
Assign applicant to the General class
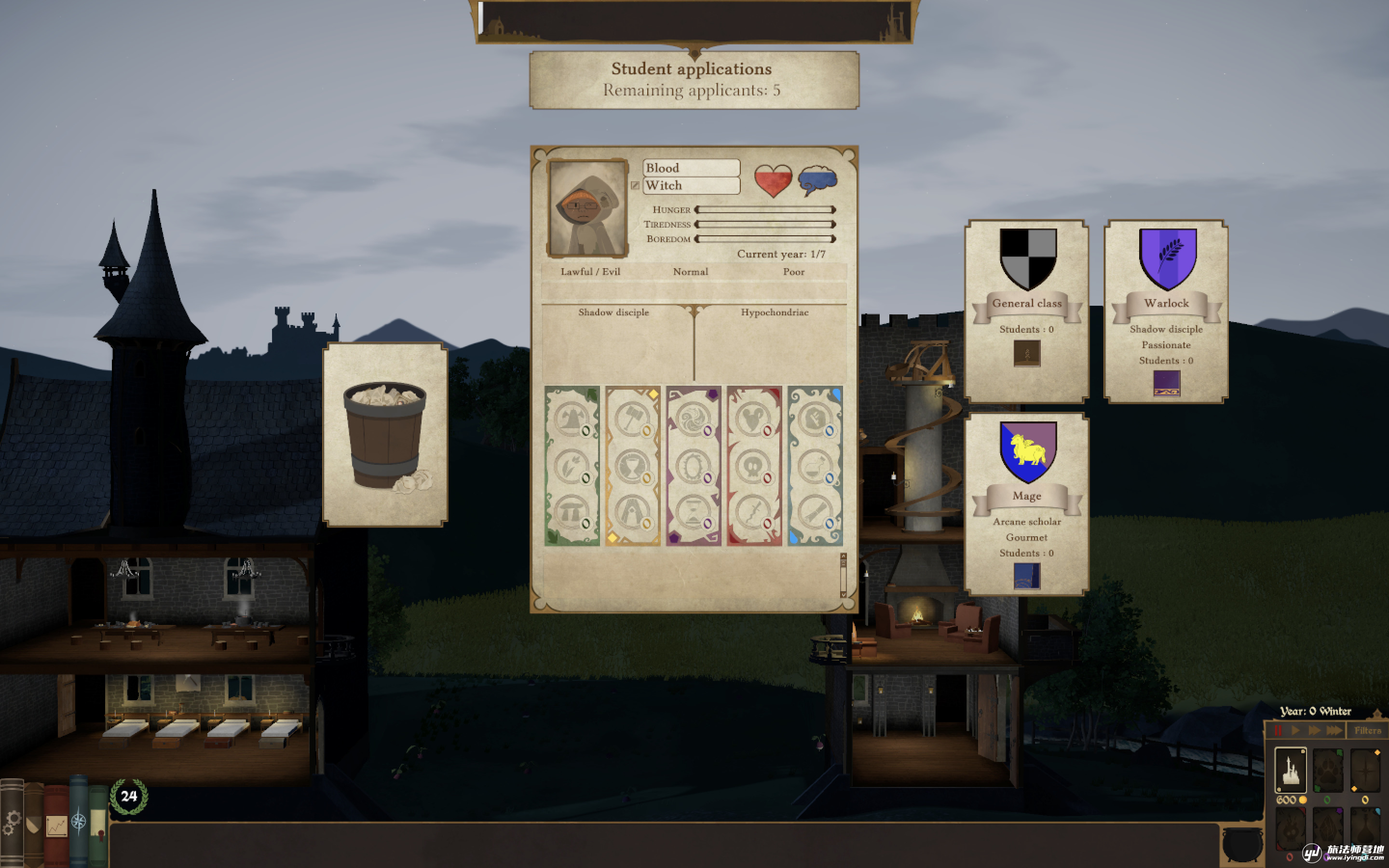click(1027, 311)
